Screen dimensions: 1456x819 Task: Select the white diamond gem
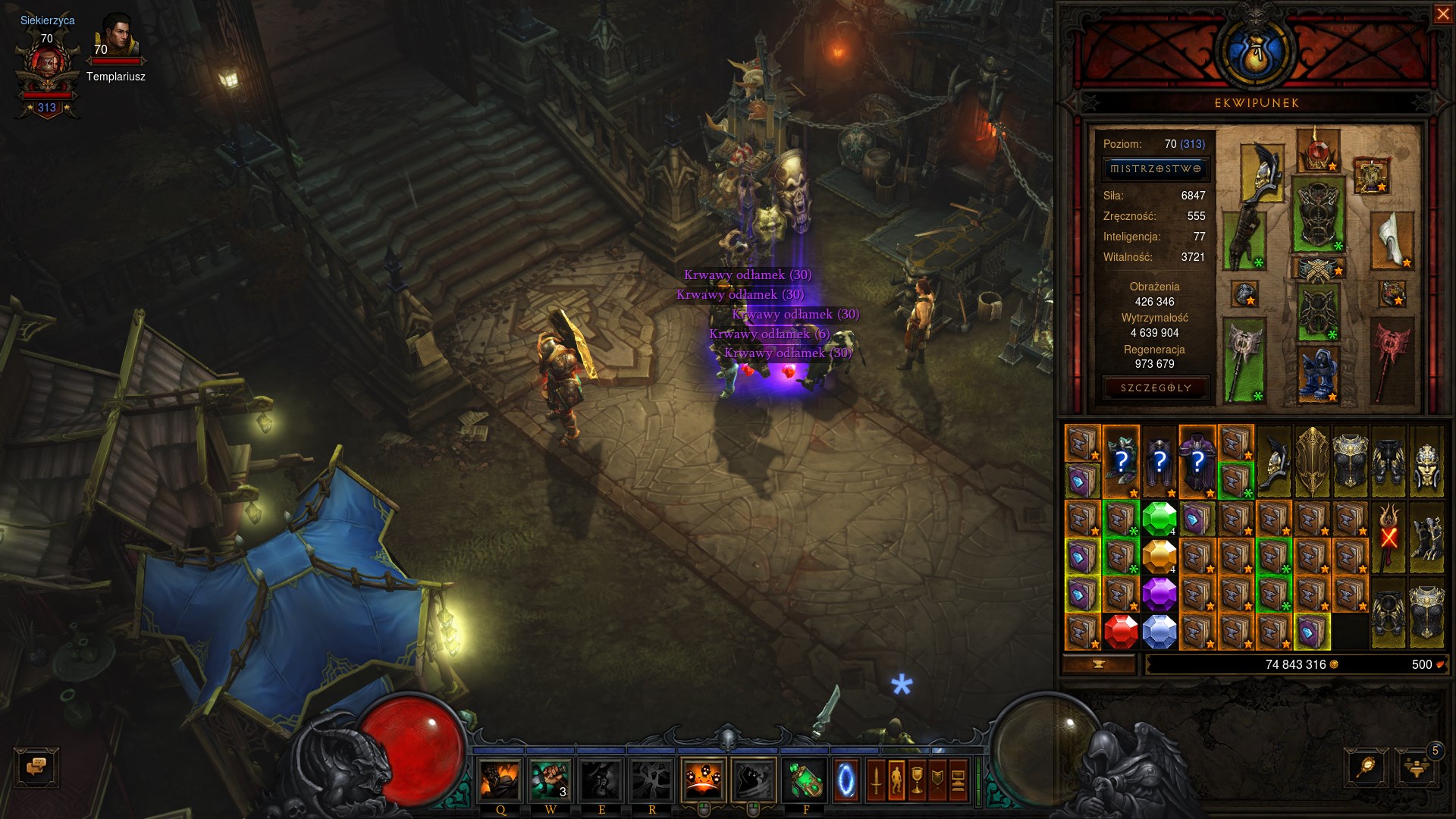[1159, 632]
